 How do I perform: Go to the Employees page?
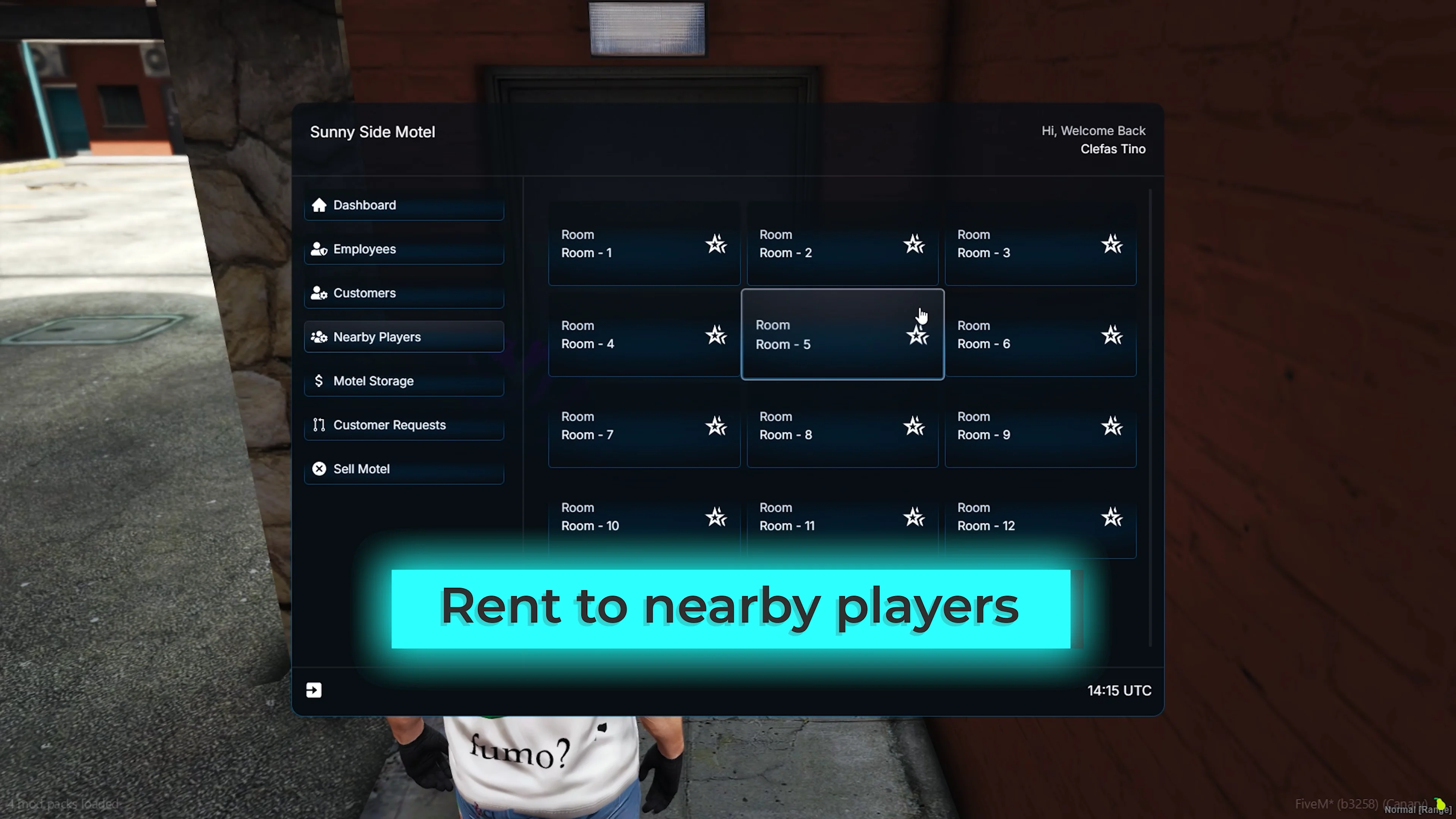coord(403,249)
